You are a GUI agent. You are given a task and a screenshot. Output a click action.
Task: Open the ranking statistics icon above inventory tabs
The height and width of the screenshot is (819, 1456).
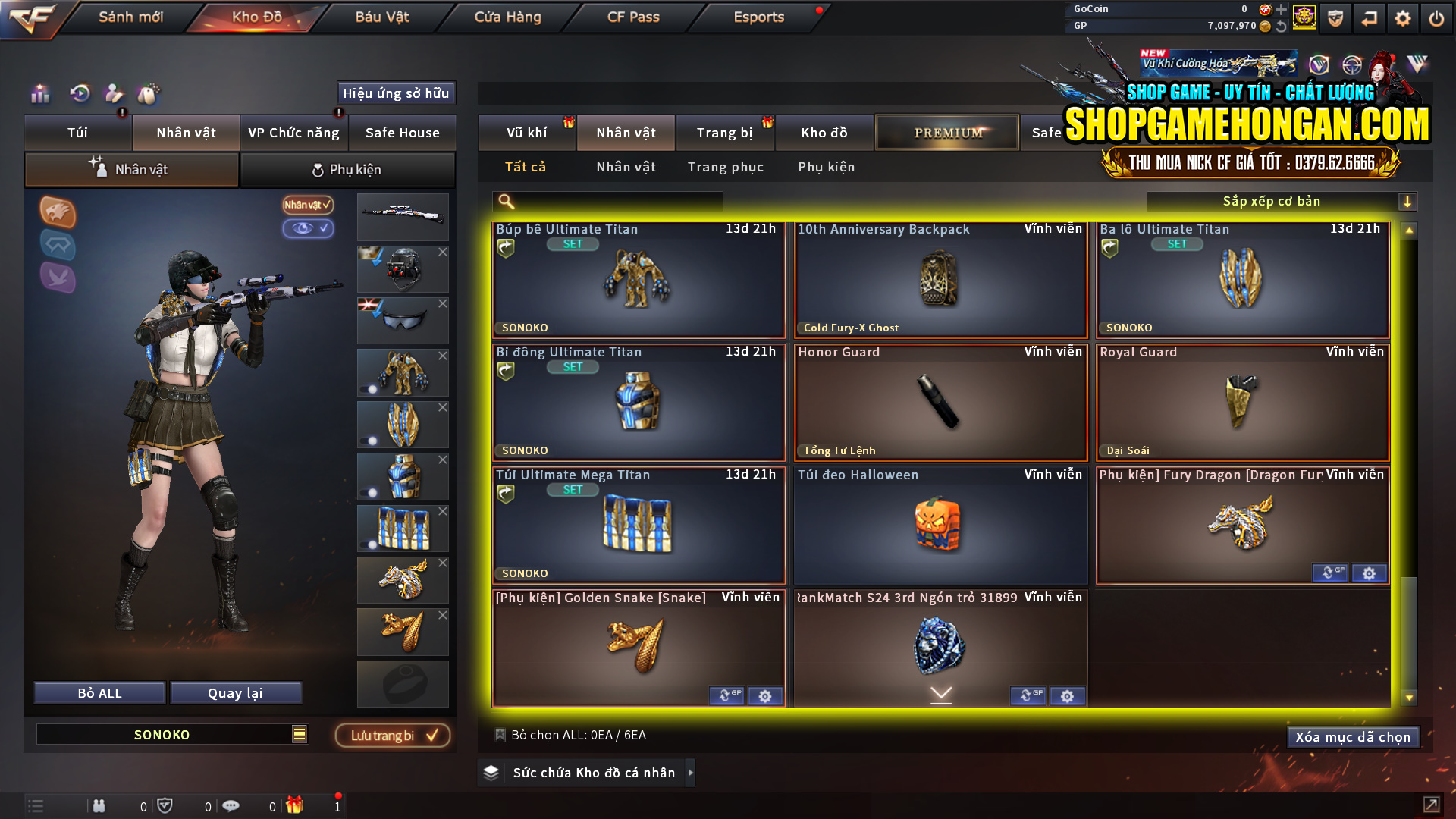point(39,95)
